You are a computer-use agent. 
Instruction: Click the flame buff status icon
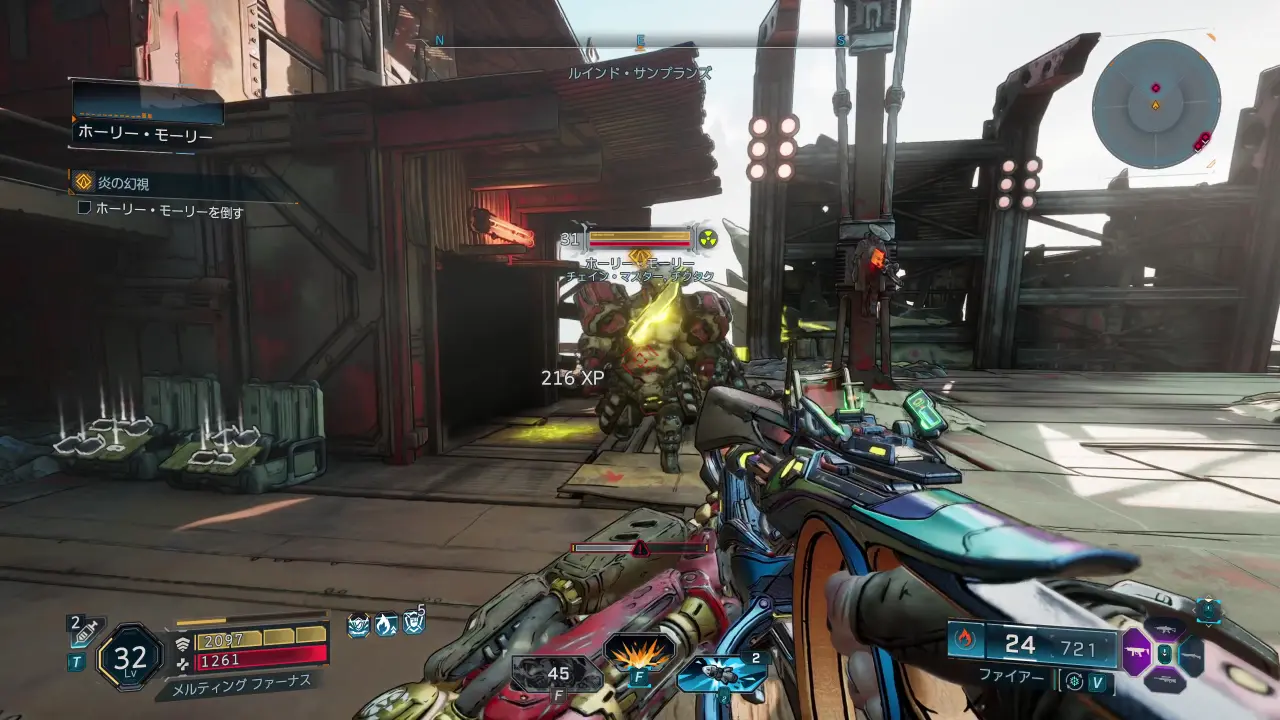(x=386, y=626)
